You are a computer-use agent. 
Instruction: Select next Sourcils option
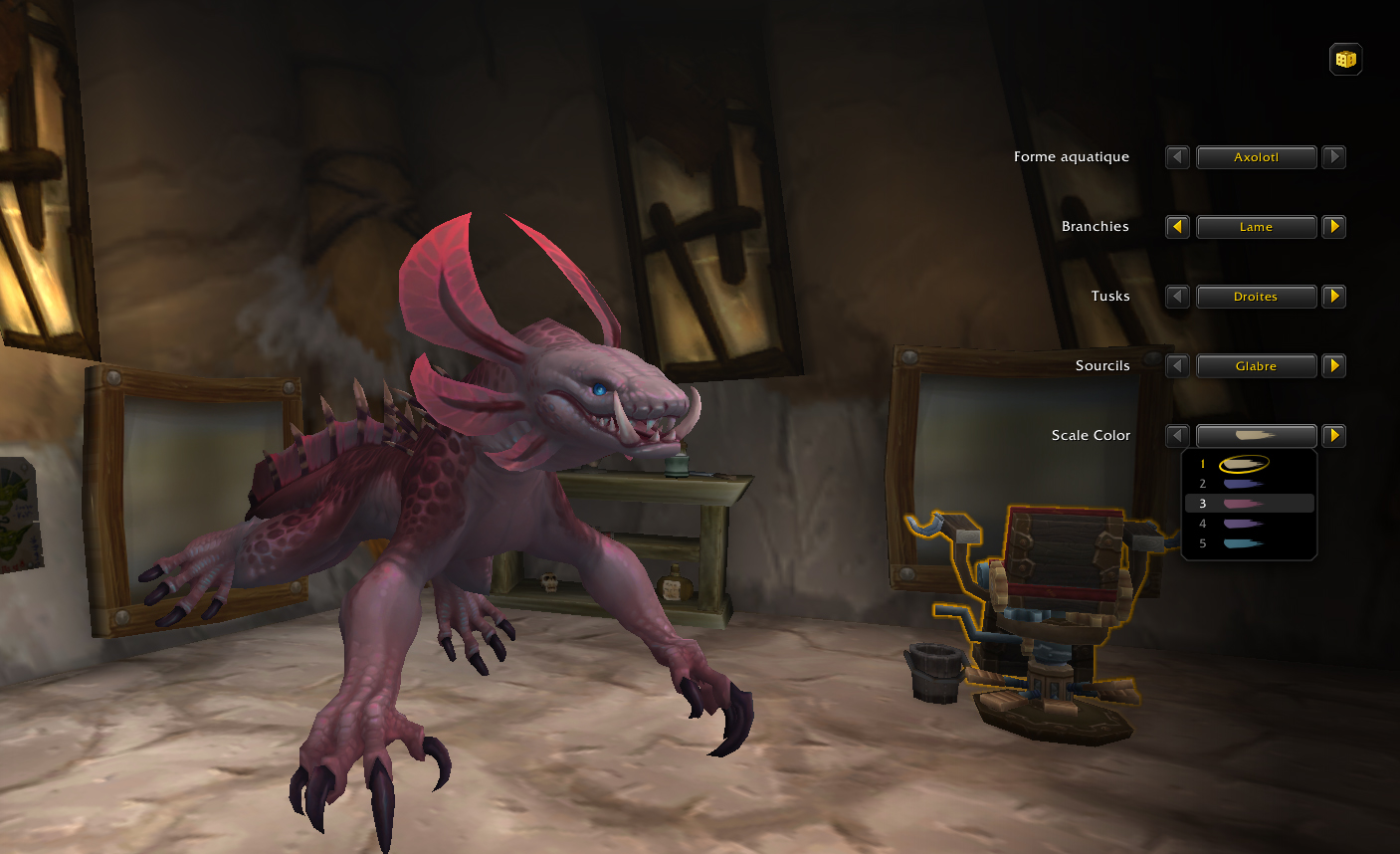(1334, 366)
